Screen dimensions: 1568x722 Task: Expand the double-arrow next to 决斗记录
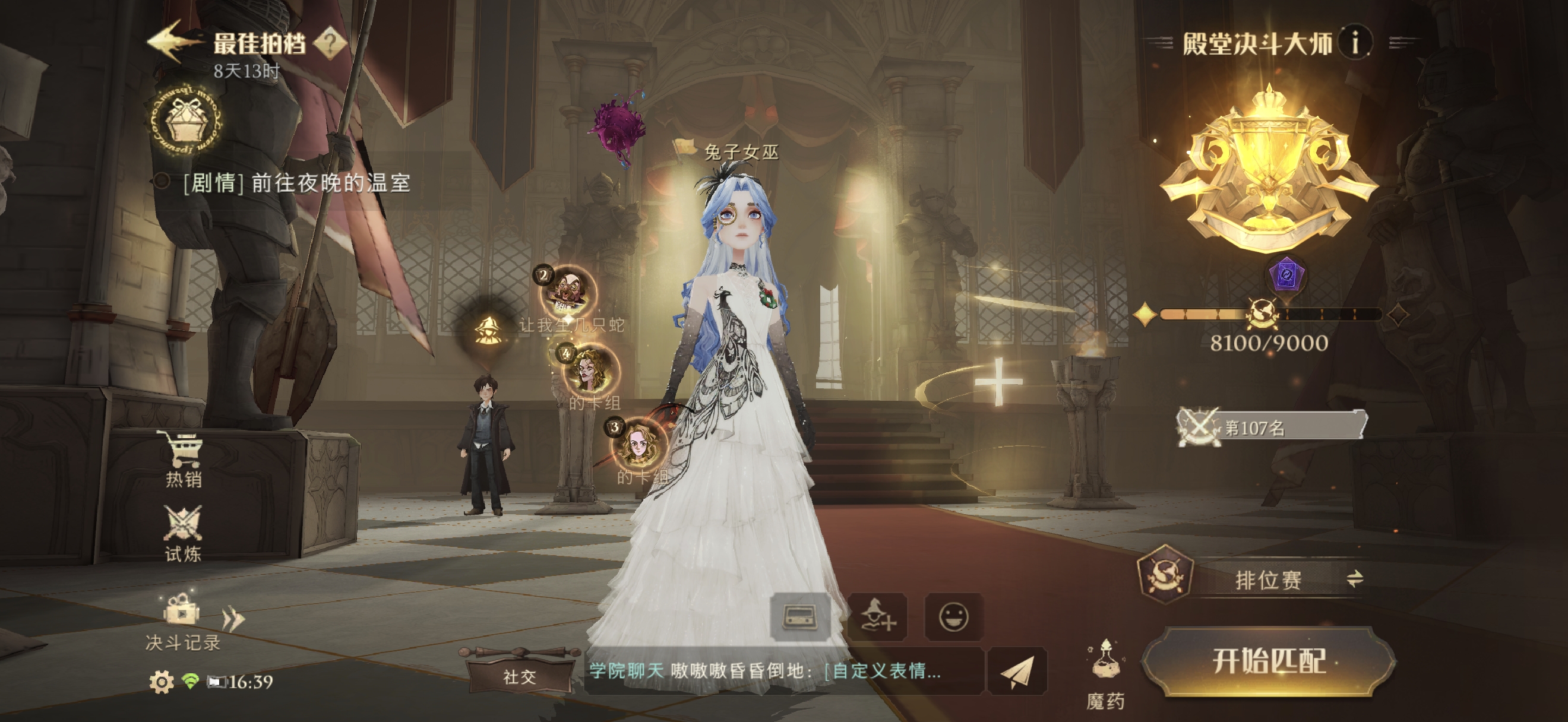pos(233,619)
